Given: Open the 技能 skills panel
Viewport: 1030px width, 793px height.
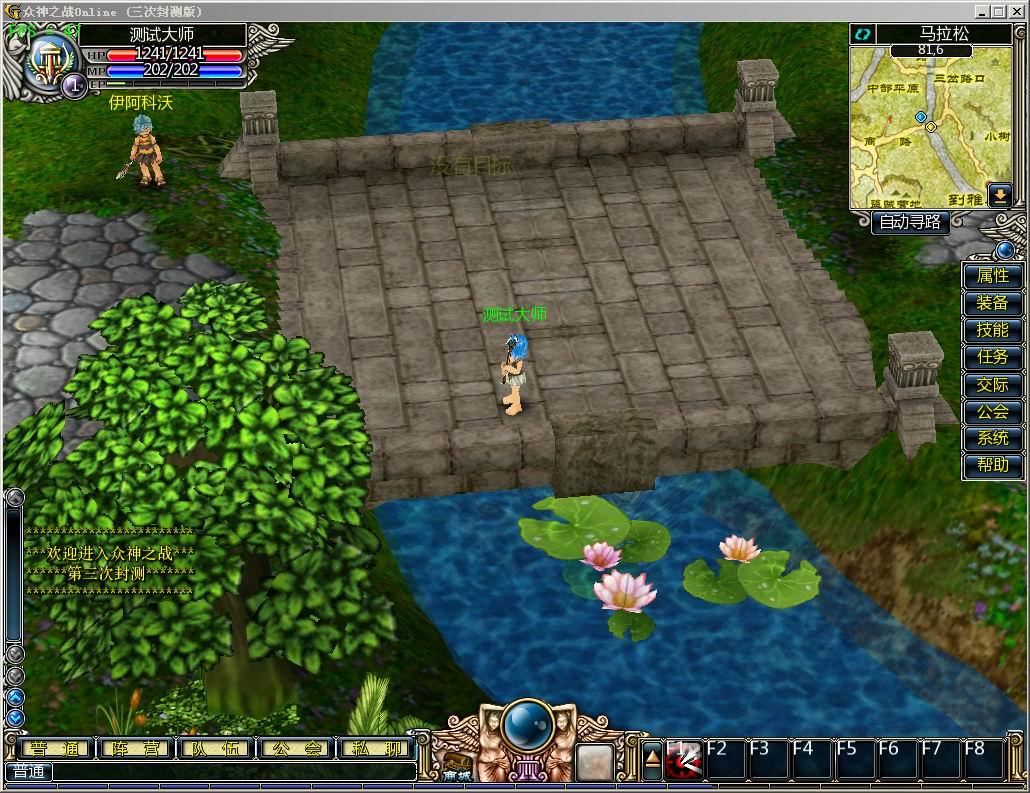Looking at the screenshot, I should coord(992,330).
